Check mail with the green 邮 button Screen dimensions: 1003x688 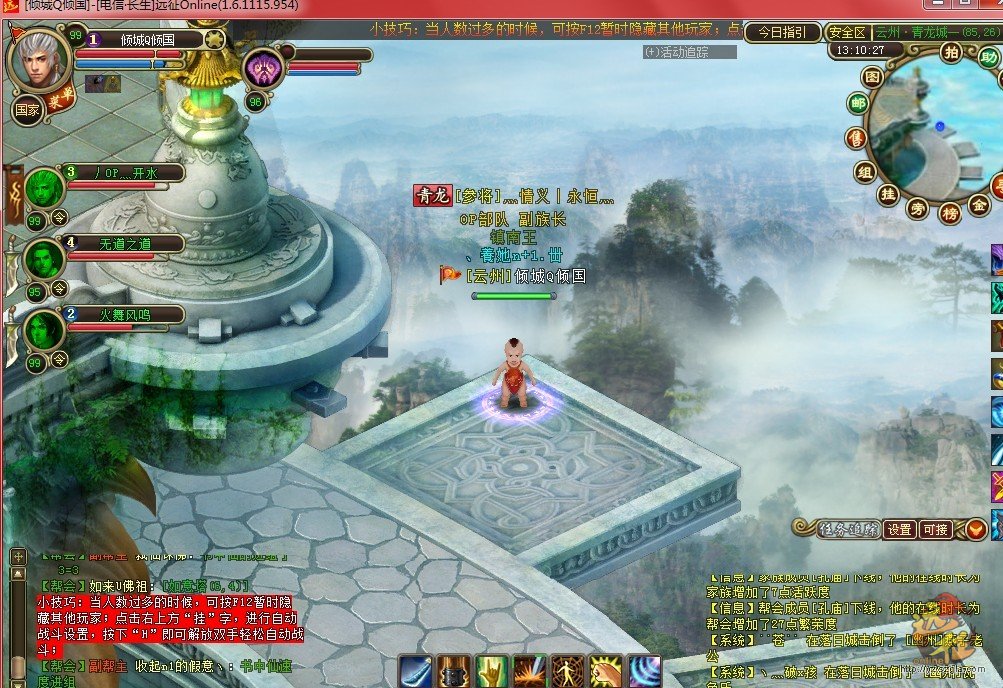(x=858, y=105)
